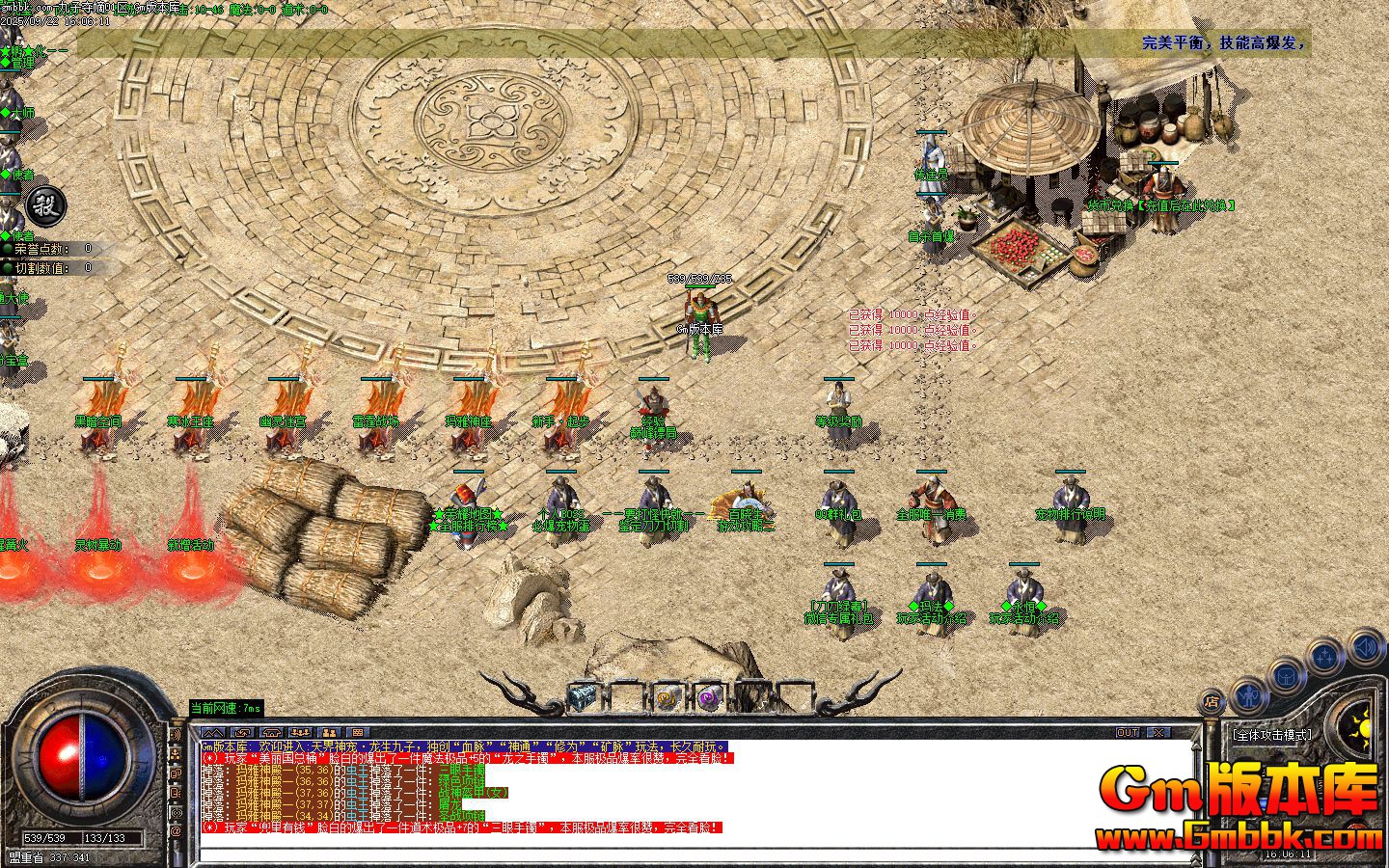Click the chat bubble icon in left chat sidebar
1389x868 pixels.
click(x=176, y=773)
